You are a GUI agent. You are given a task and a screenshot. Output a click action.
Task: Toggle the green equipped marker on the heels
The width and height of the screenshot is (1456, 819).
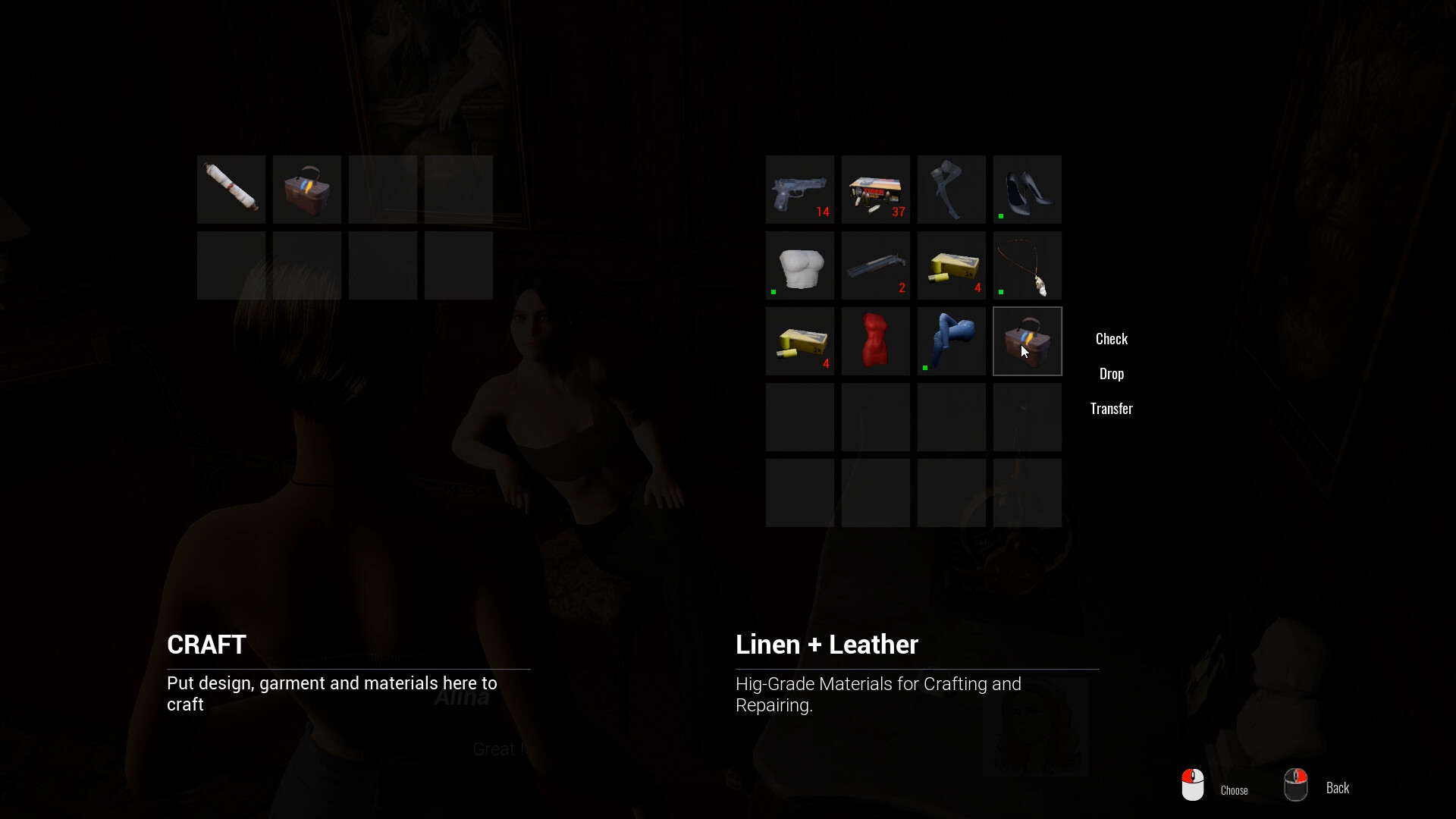pyautogui.click(x=1001, y=215)
